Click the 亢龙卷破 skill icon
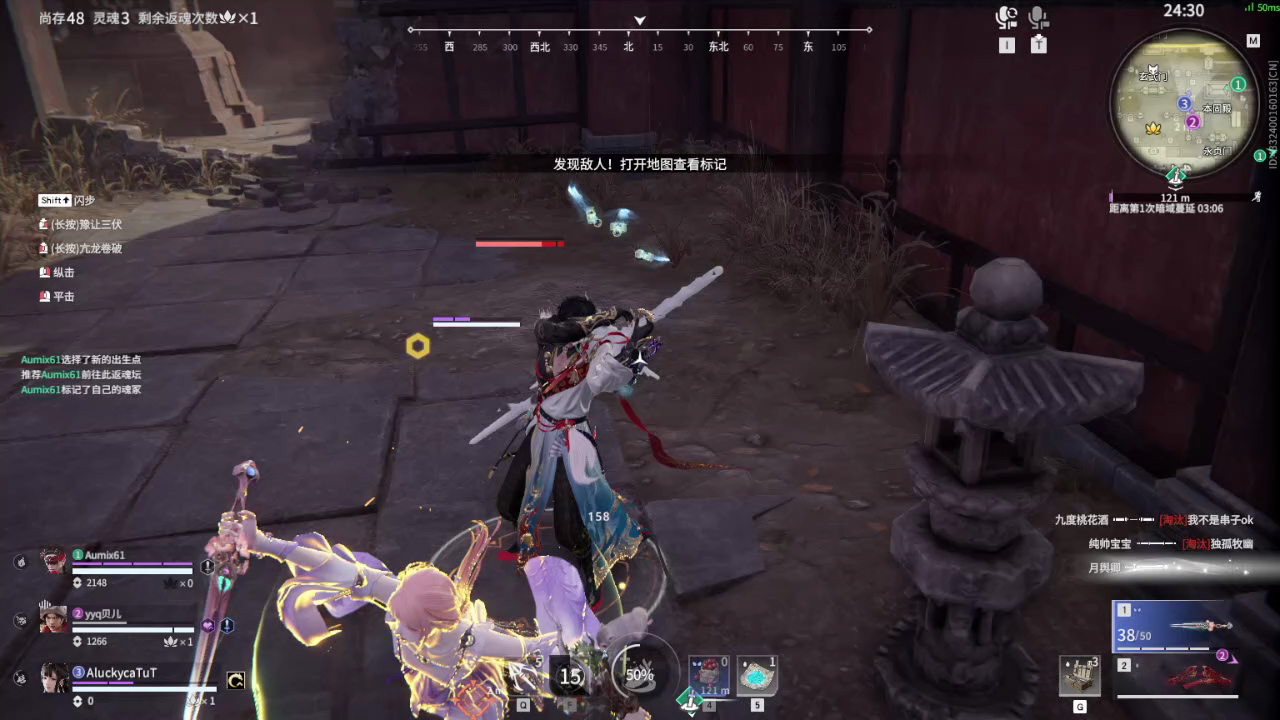Image resolution: width=1280 pixels, height=720 pixels. pyautogui.click(x=44, y=247)
